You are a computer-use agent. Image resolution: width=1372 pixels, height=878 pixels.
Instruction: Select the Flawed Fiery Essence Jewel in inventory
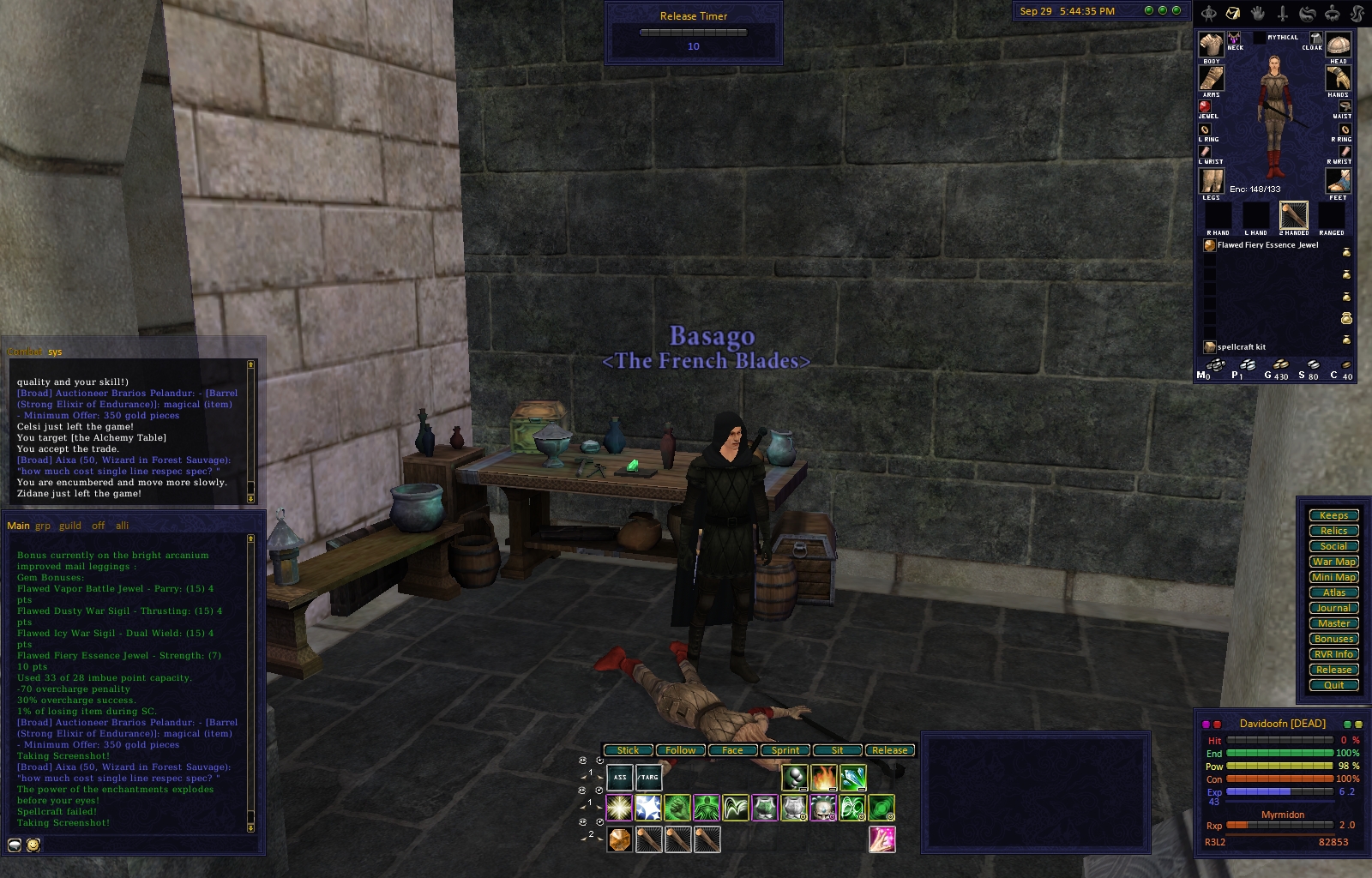tap(1267, 245)
